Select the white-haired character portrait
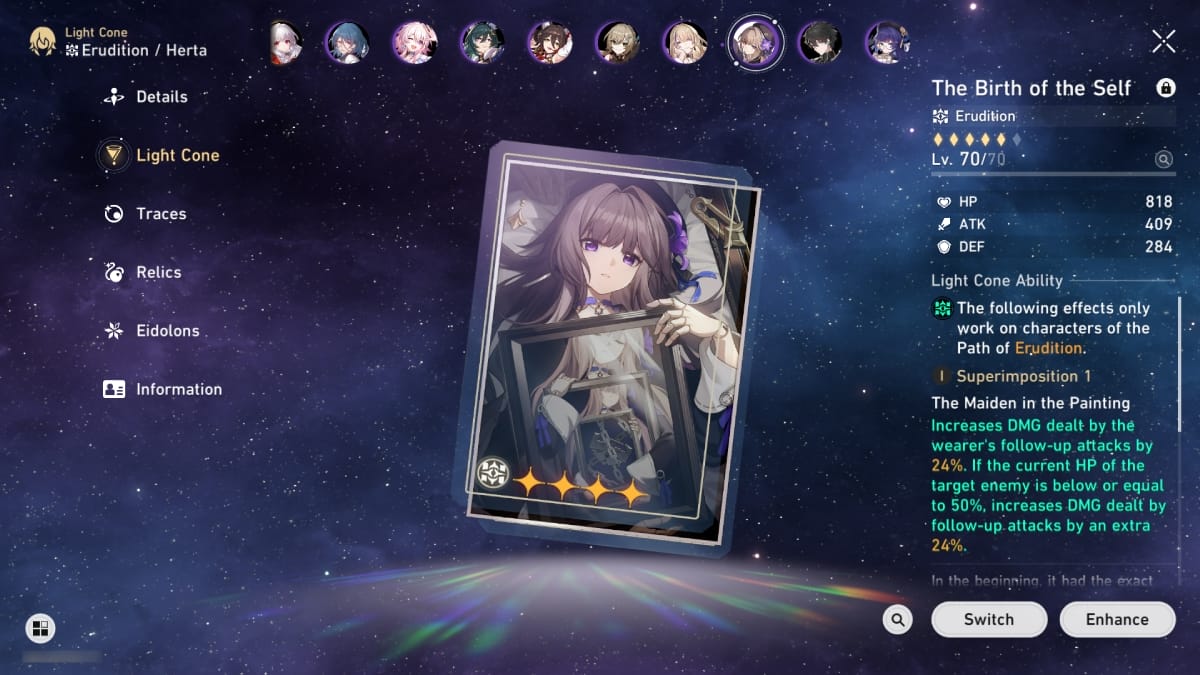Viewport: 1200px width, 675px height. click(284, 42)
